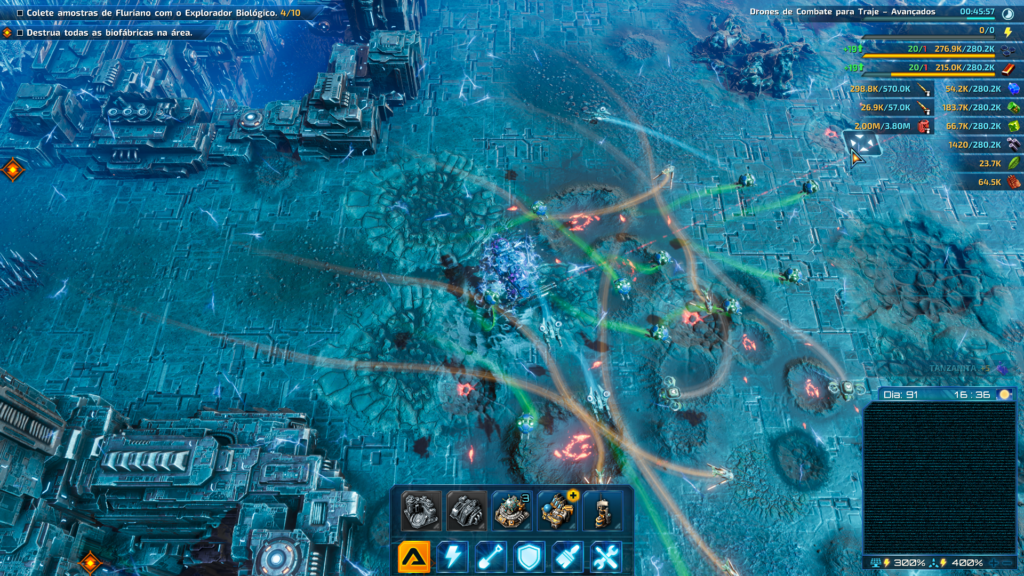Select the domed building marked with 3

pos(511,510)
